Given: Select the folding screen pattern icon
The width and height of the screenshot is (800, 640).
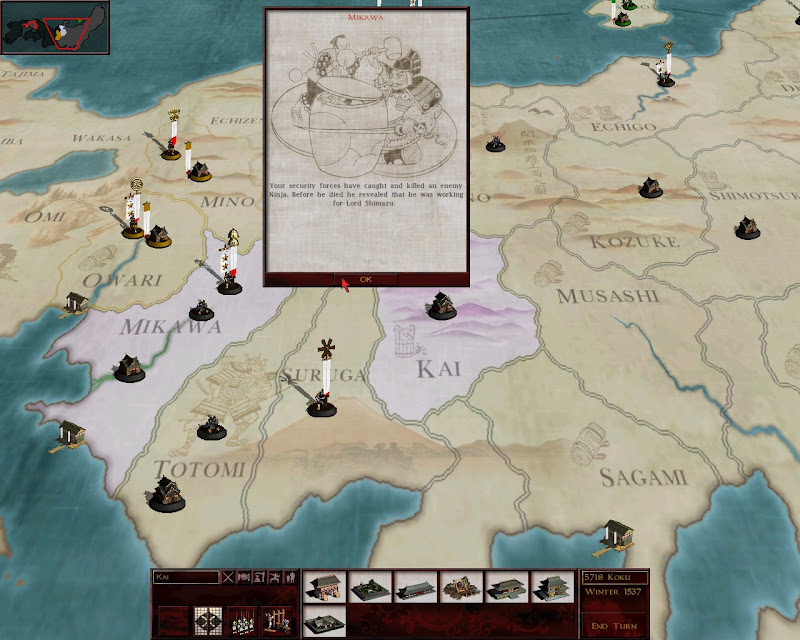Looking at the screenshot, I should 207,620.
